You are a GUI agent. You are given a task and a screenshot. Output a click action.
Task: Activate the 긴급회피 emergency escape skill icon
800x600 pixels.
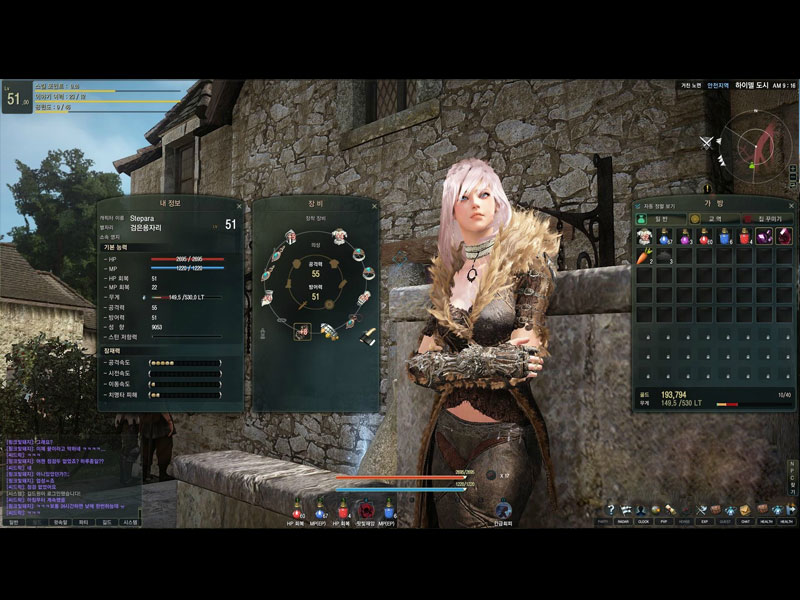coord(503,509)
